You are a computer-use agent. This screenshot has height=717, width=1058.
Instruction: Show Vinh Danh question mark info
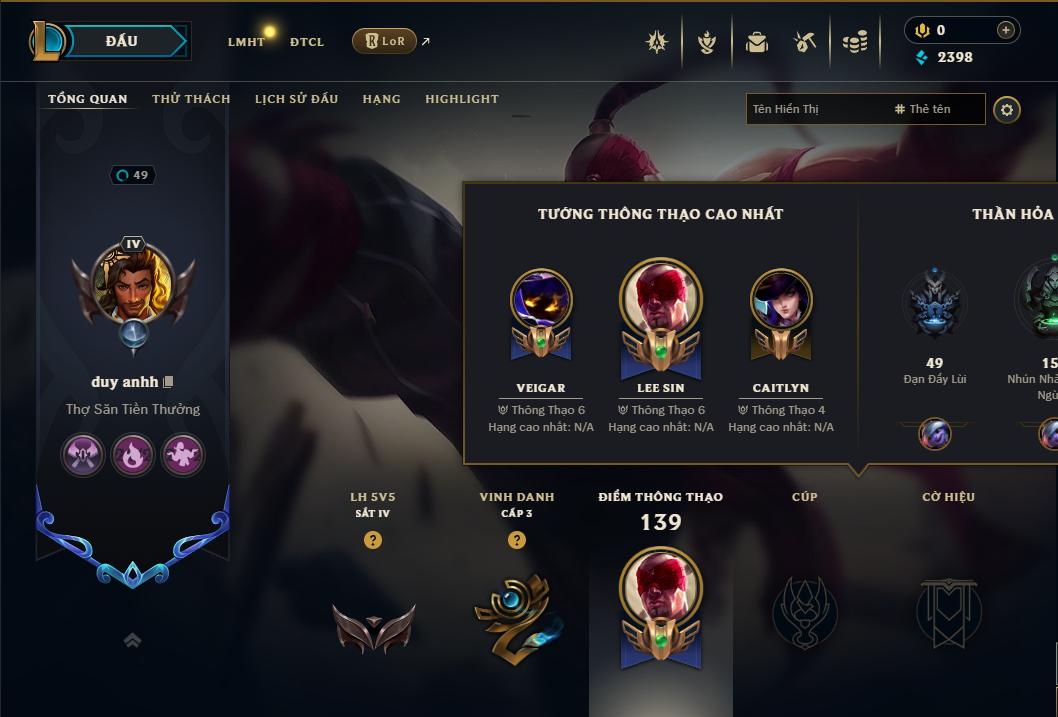click(x=516, y=540)
